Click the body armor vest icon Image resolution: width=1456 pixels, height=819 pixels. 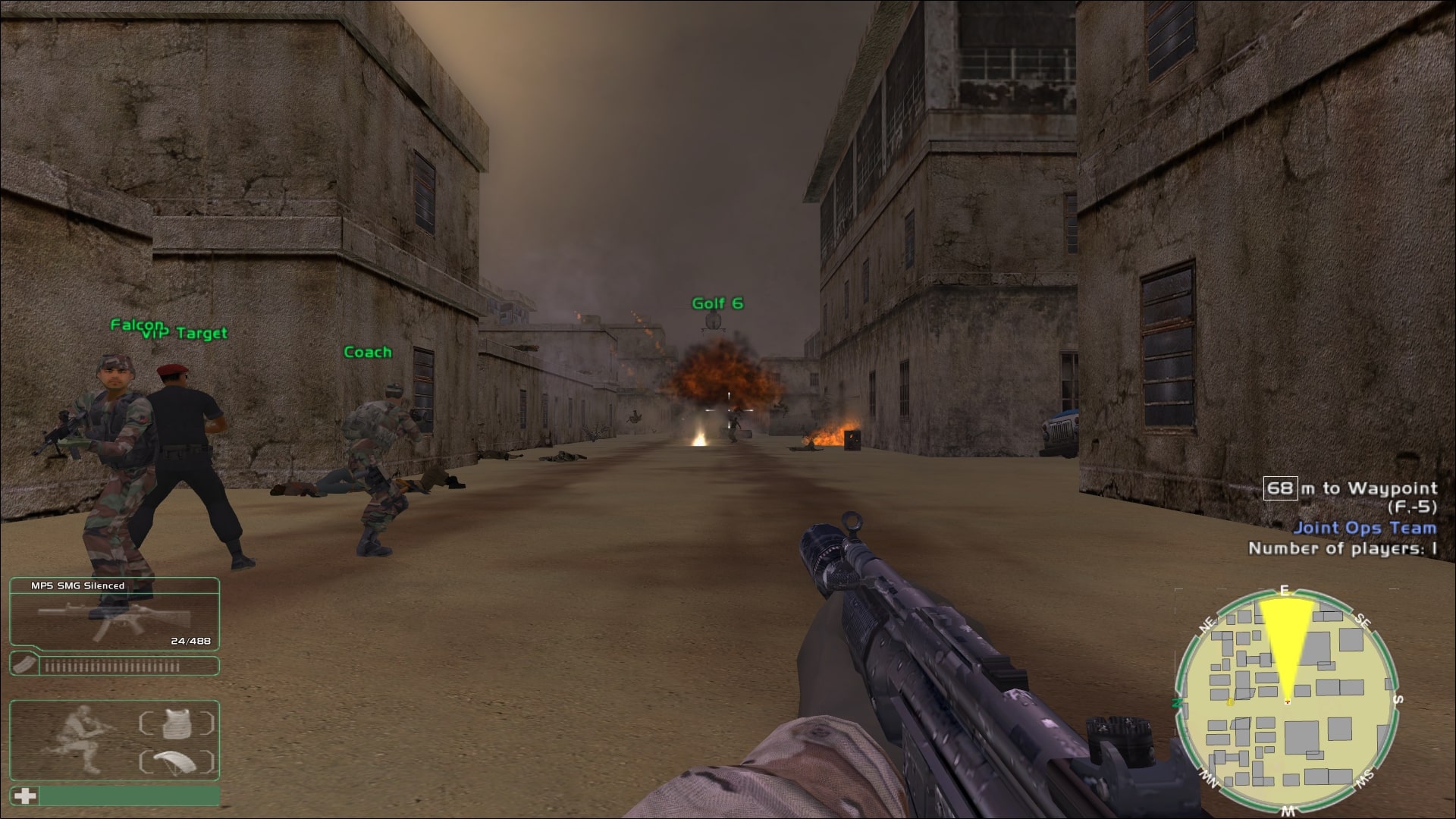177,723
